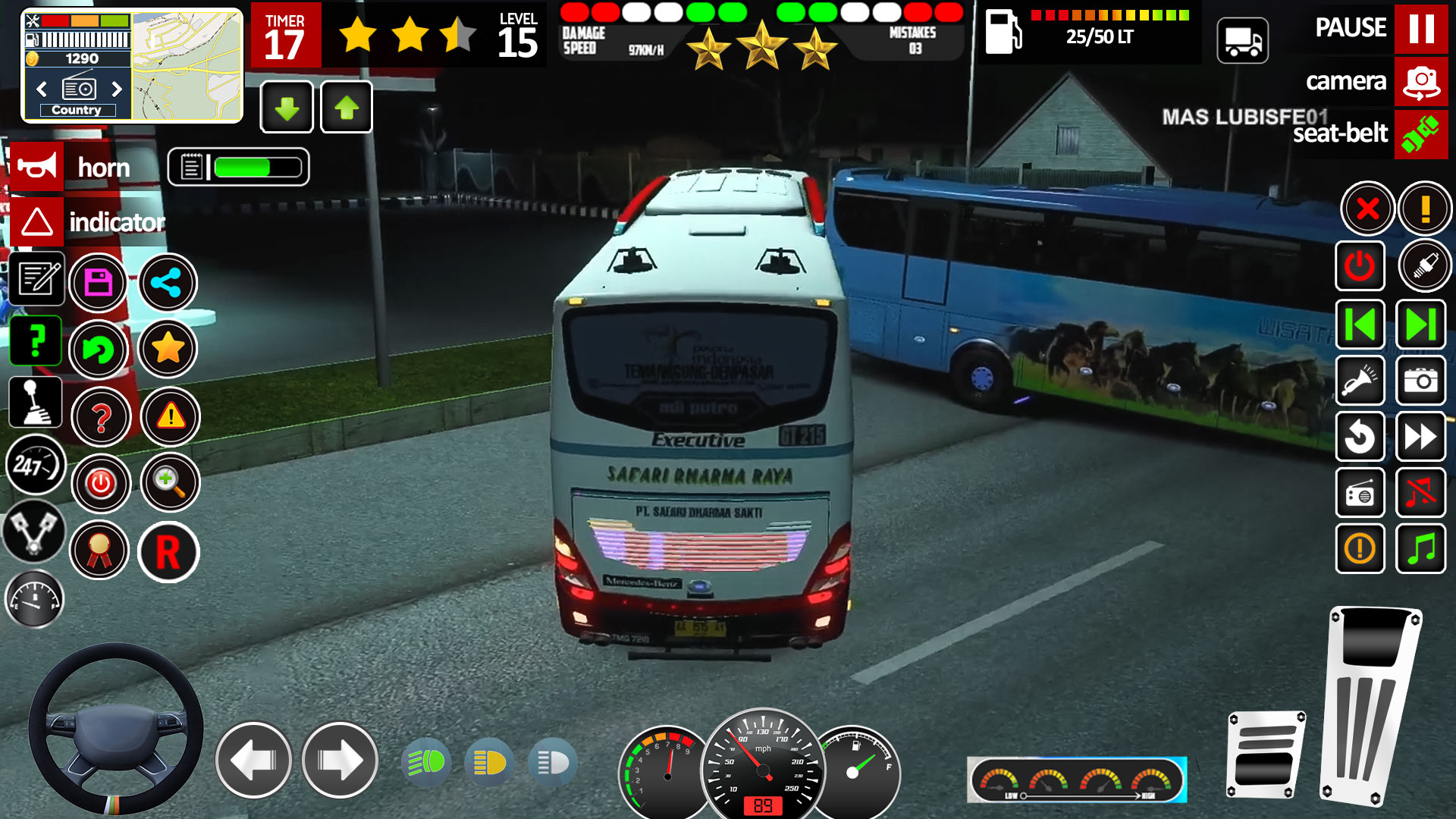Click the green up arrow button
1456x819 pixels.
tap(347, 108)
